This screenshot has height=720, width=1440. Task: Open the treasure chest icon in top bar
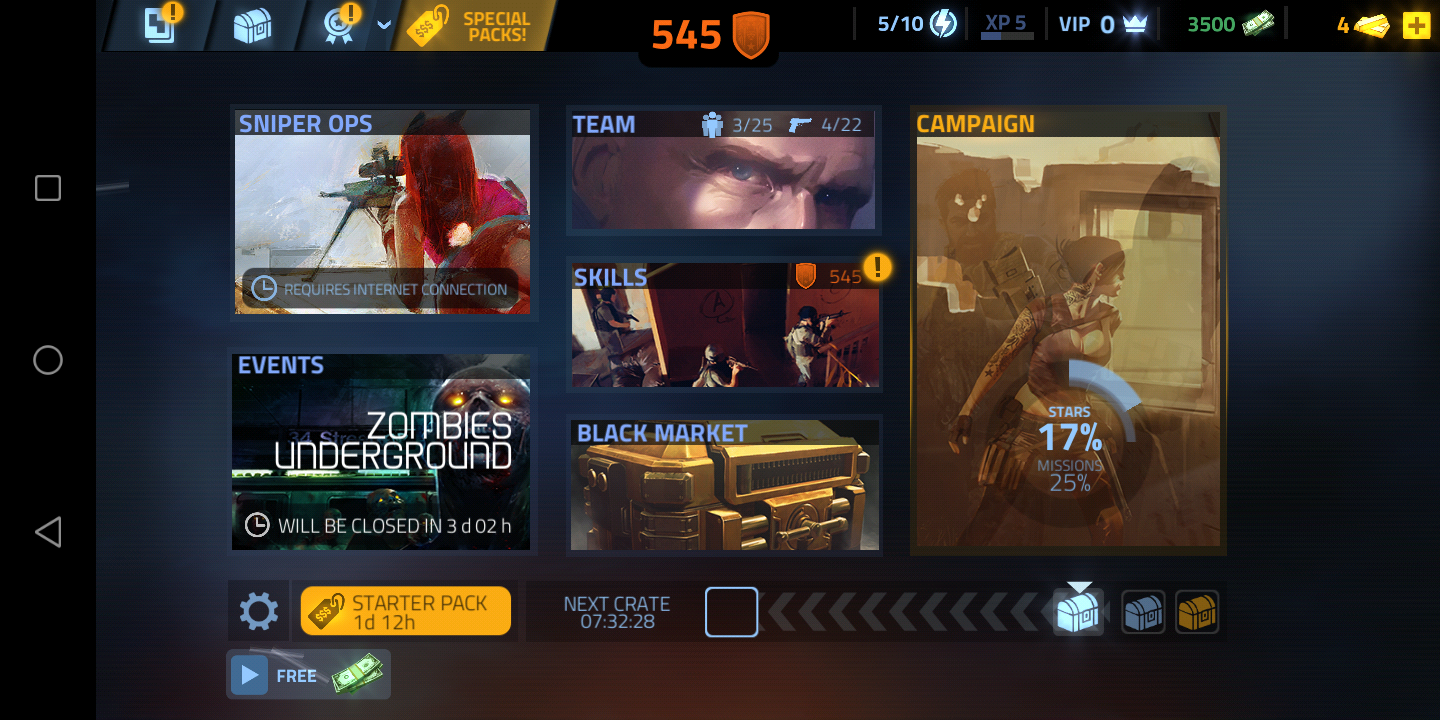pyautogui.click(x=252, y=27)
